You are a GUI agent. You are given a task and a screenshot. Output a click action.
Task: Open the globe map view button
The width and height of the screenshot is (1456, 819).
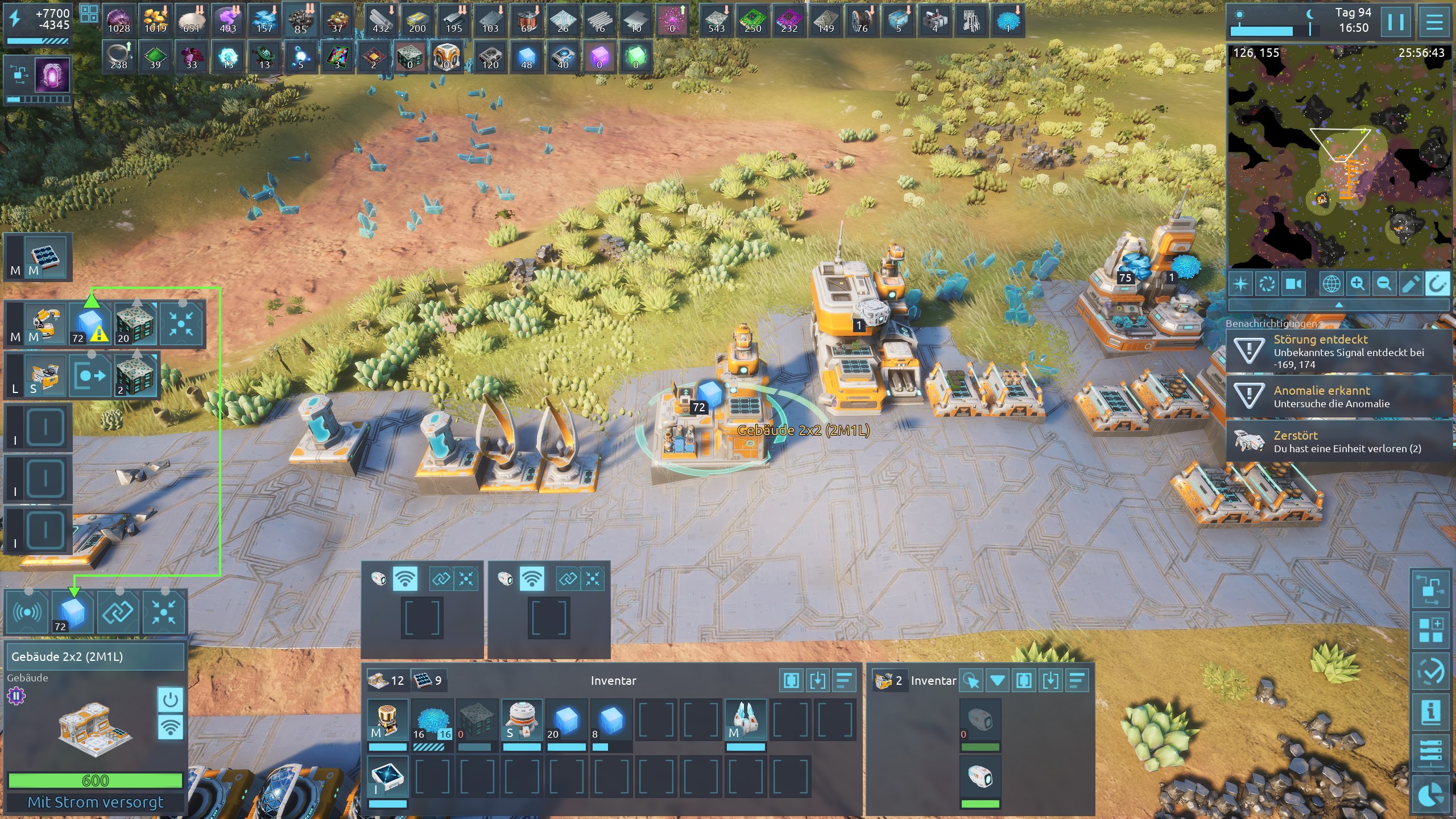(1331, 283)
